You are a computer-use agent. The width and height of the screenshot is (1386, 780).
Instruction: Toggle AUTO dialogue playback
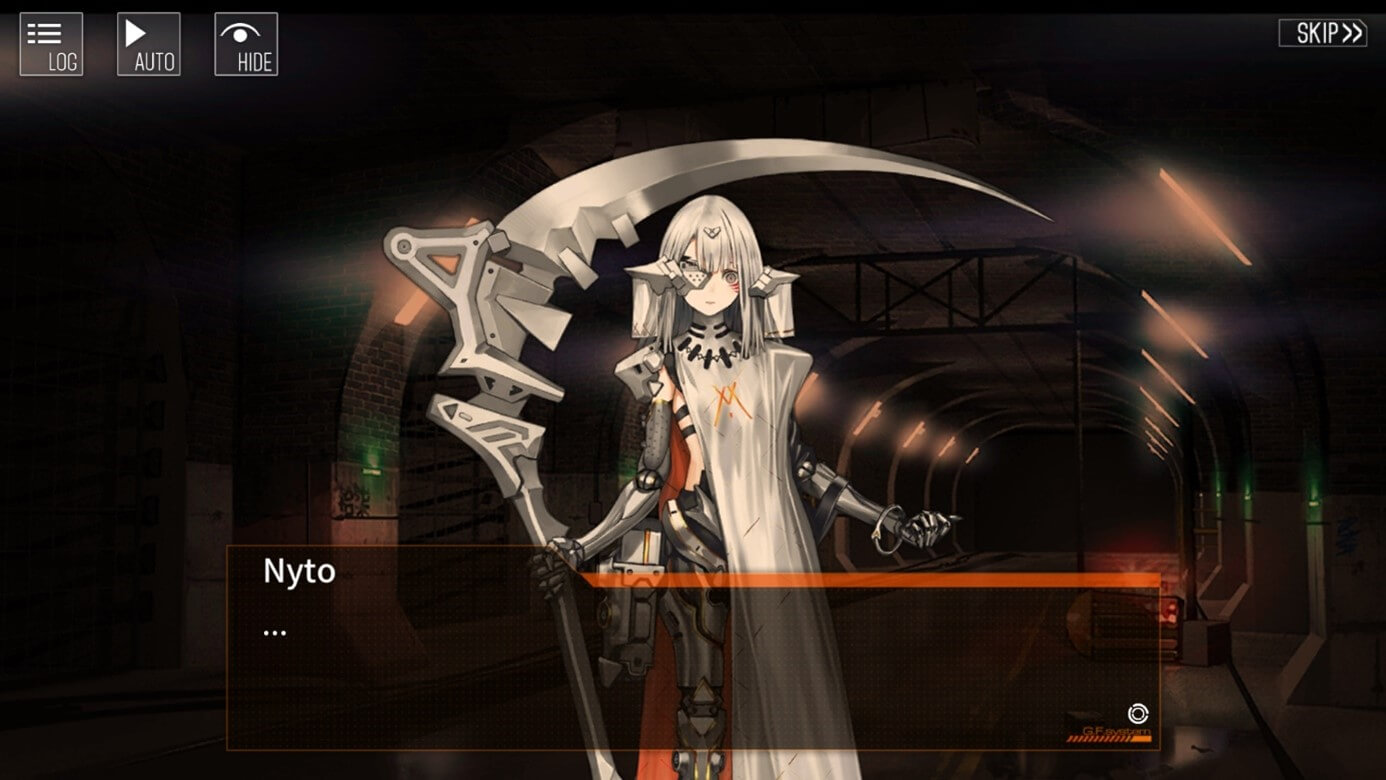(x=149, y=44)
